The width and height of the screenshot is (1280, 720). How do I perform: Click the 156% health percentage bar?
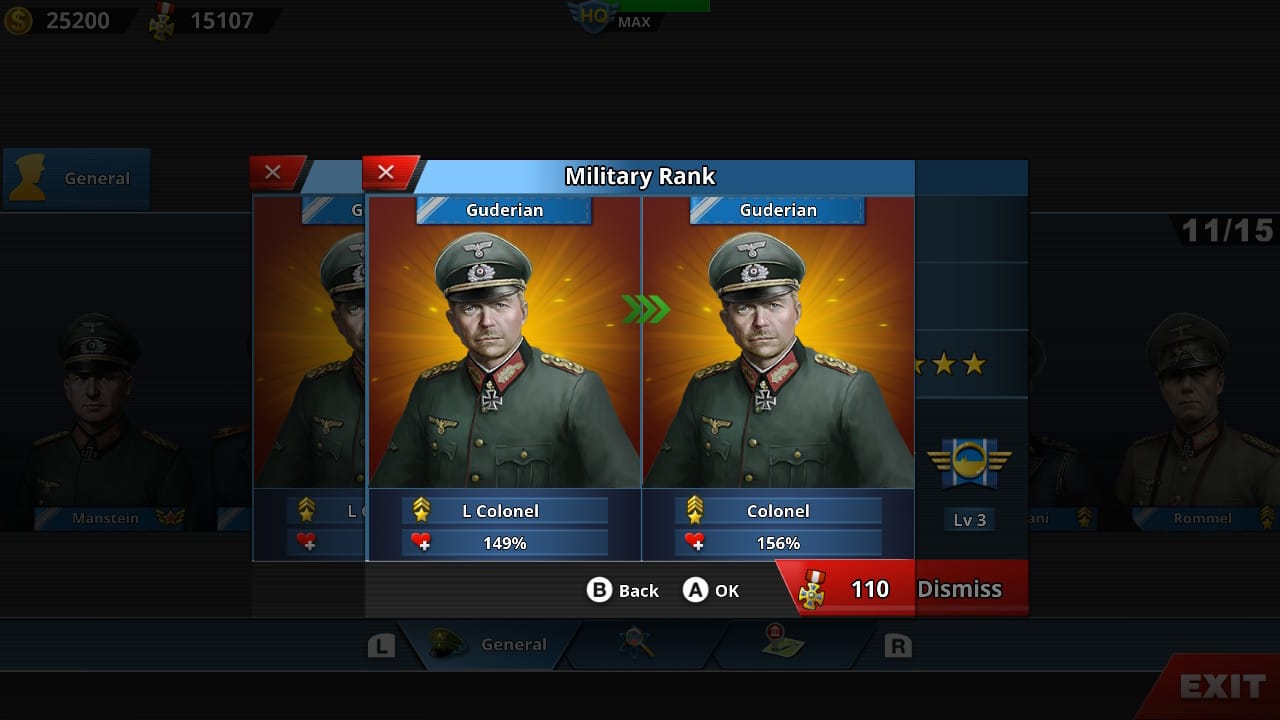(777, 542)
